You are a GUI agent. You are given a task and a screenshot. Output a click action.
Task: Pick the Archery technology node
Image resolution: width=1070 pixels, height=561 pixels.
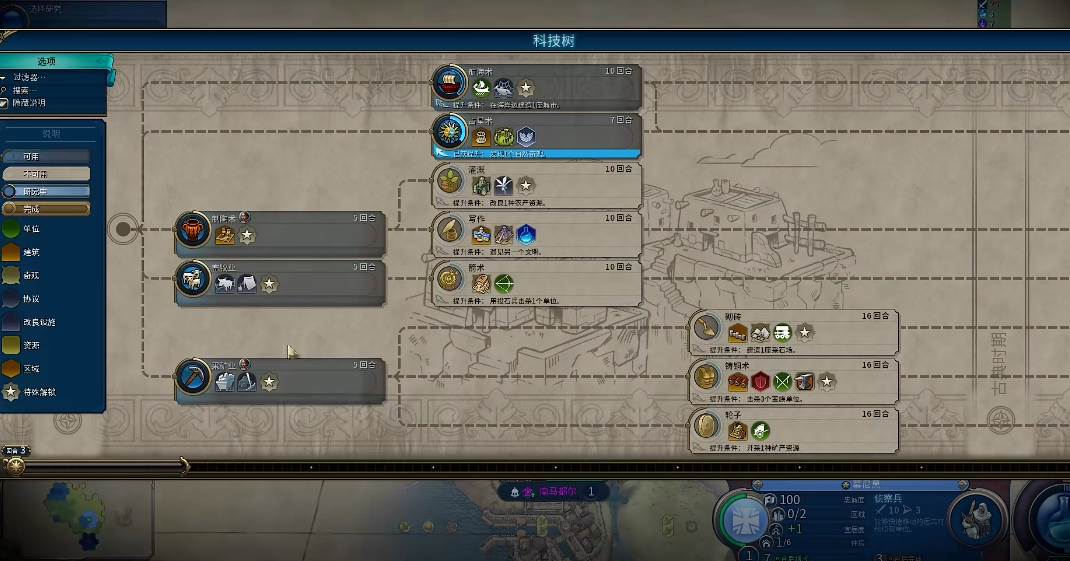point(537,279)
